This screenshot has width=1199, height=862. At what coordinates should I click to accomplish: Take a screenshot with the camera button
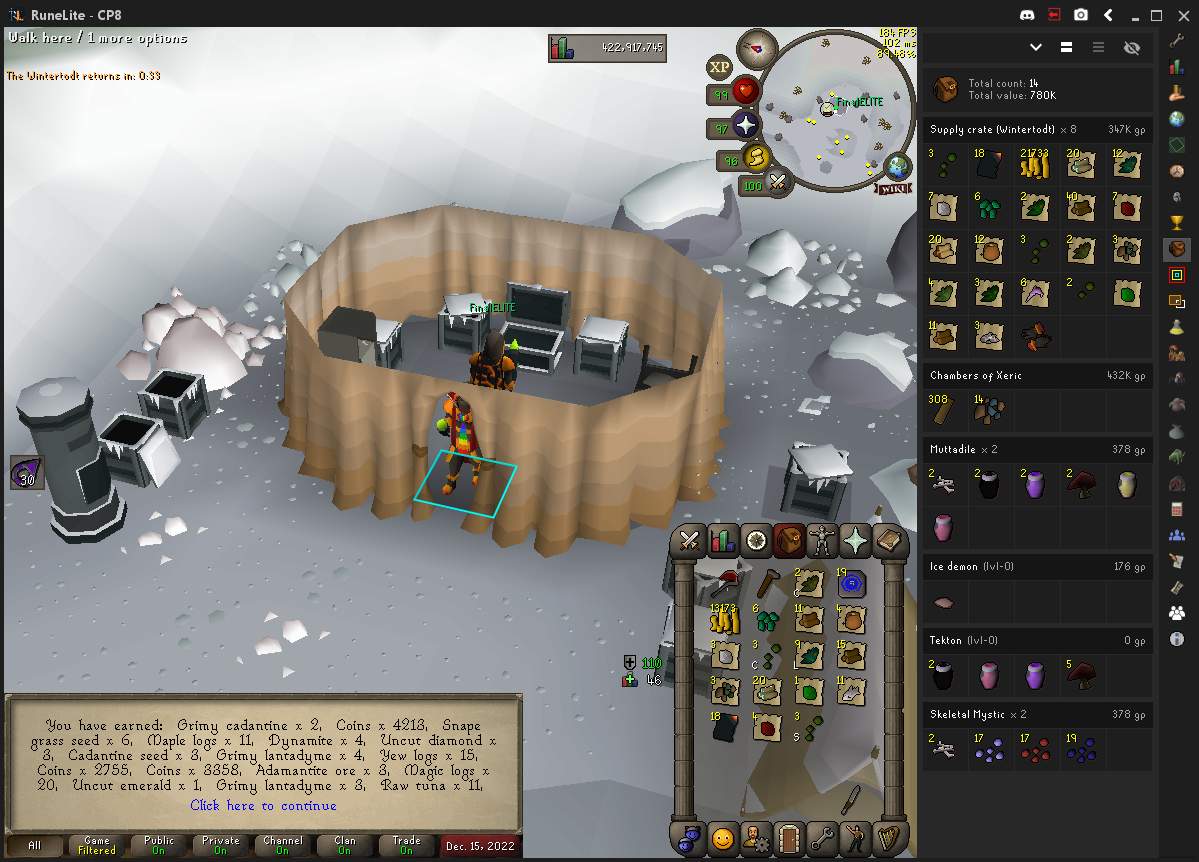click(1081, 15)
